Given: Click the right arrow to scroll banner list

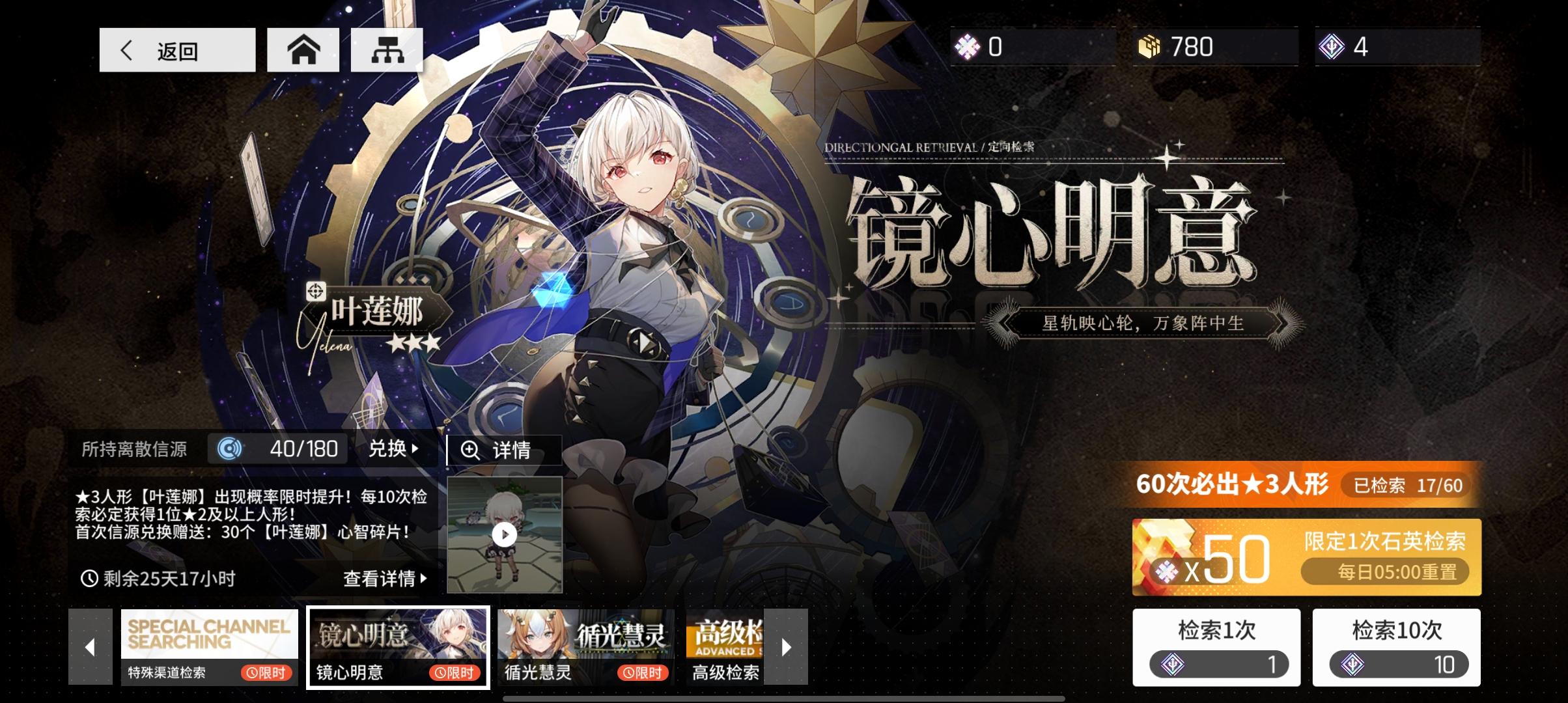Looking at the screenshot, I should tap(786, 646).
